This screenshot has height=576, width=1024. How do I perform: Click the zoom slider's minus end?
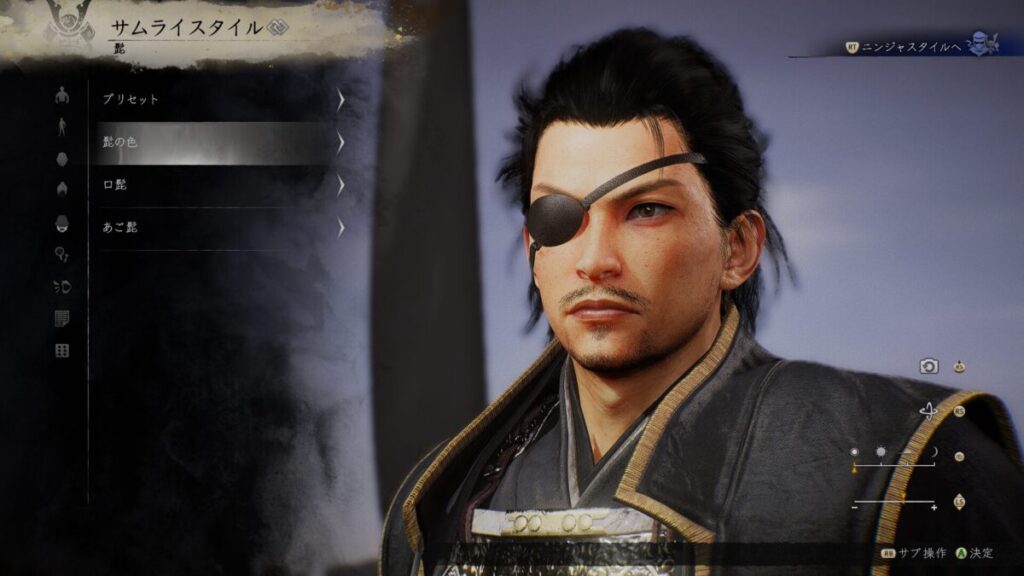pyautogui.click(x=855, y=507)
